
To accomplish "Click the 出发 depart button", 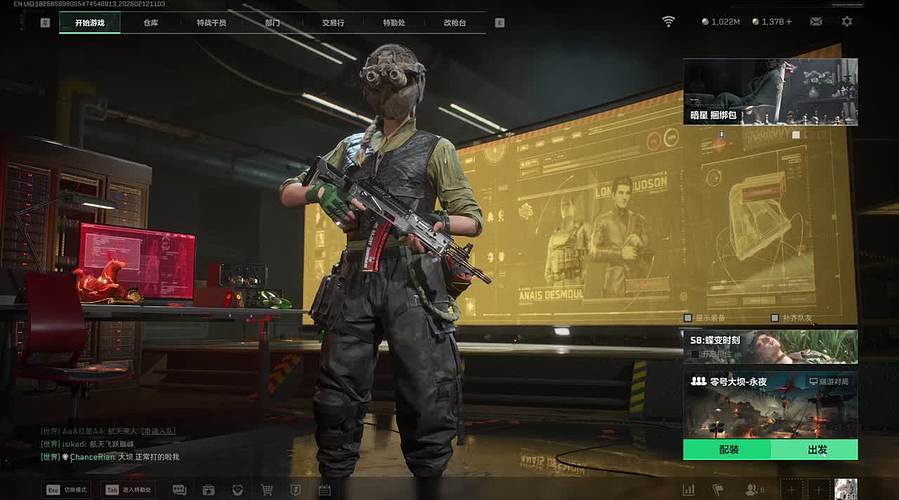I will pos(814,450).
